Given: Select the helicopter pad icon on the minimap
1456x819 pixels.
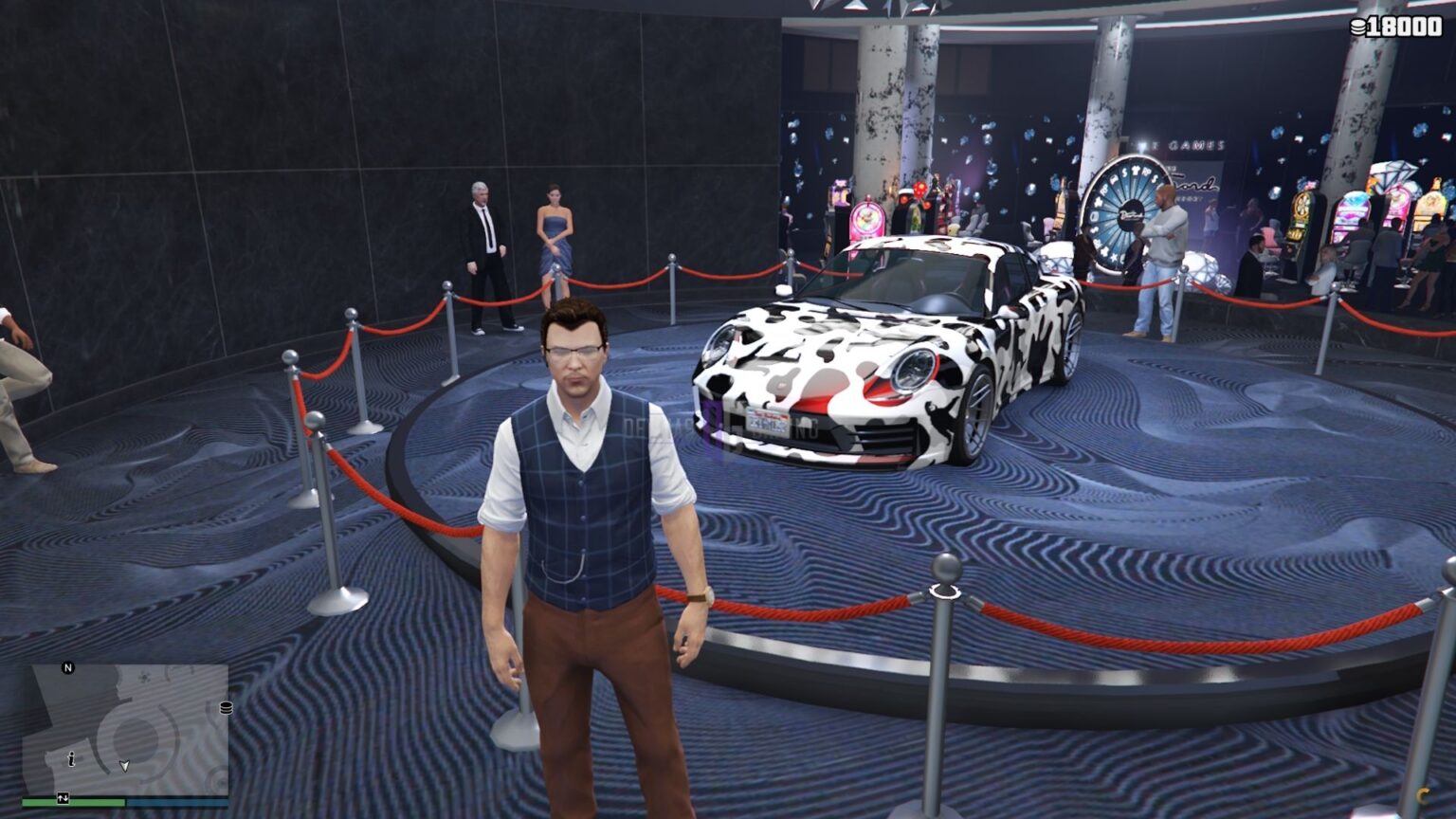Looking at the screenshot, I should pos(145,678).
